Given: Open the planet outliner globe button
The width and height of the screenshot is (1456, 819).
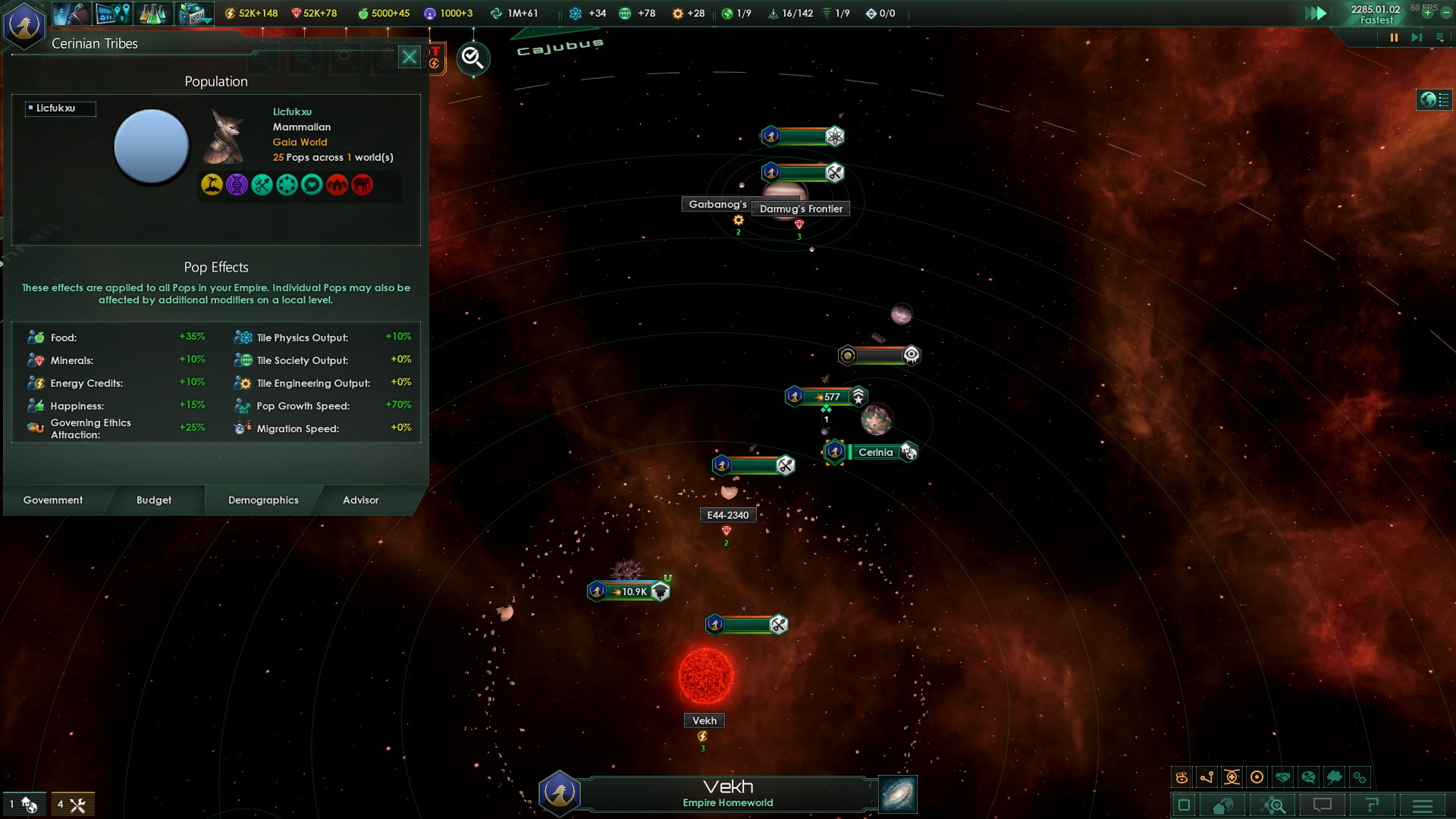Looking at the screenshot, I should [x=1433, y=99].
